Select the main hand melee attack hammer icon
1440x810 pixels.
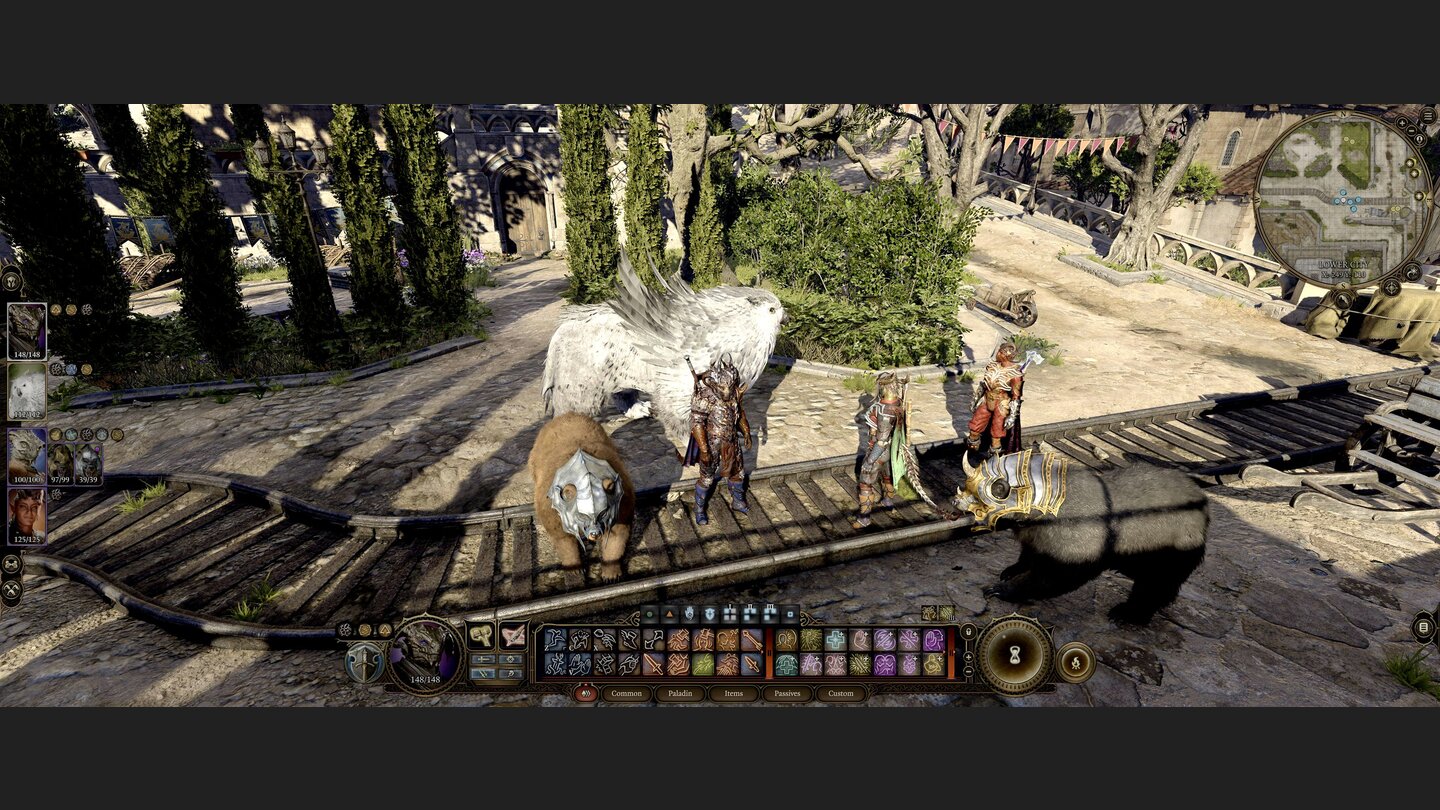[482, 635]
